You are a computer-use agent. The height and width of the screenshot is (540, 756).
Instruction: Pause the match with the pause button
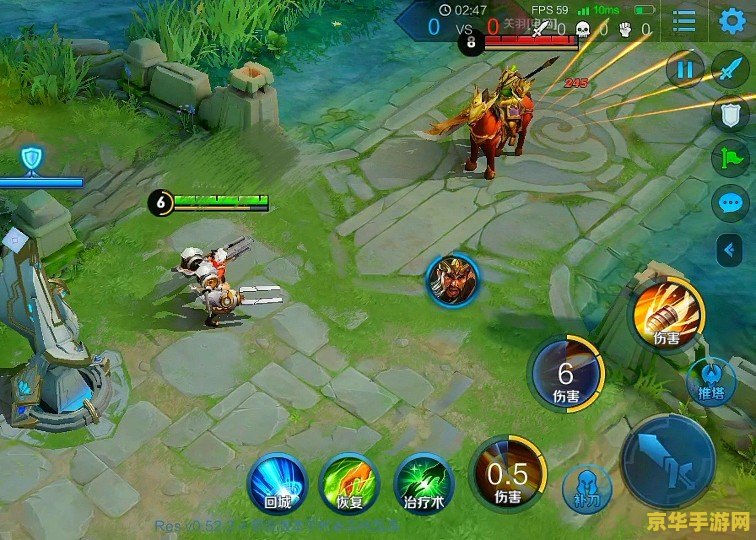tap(685, 69)
